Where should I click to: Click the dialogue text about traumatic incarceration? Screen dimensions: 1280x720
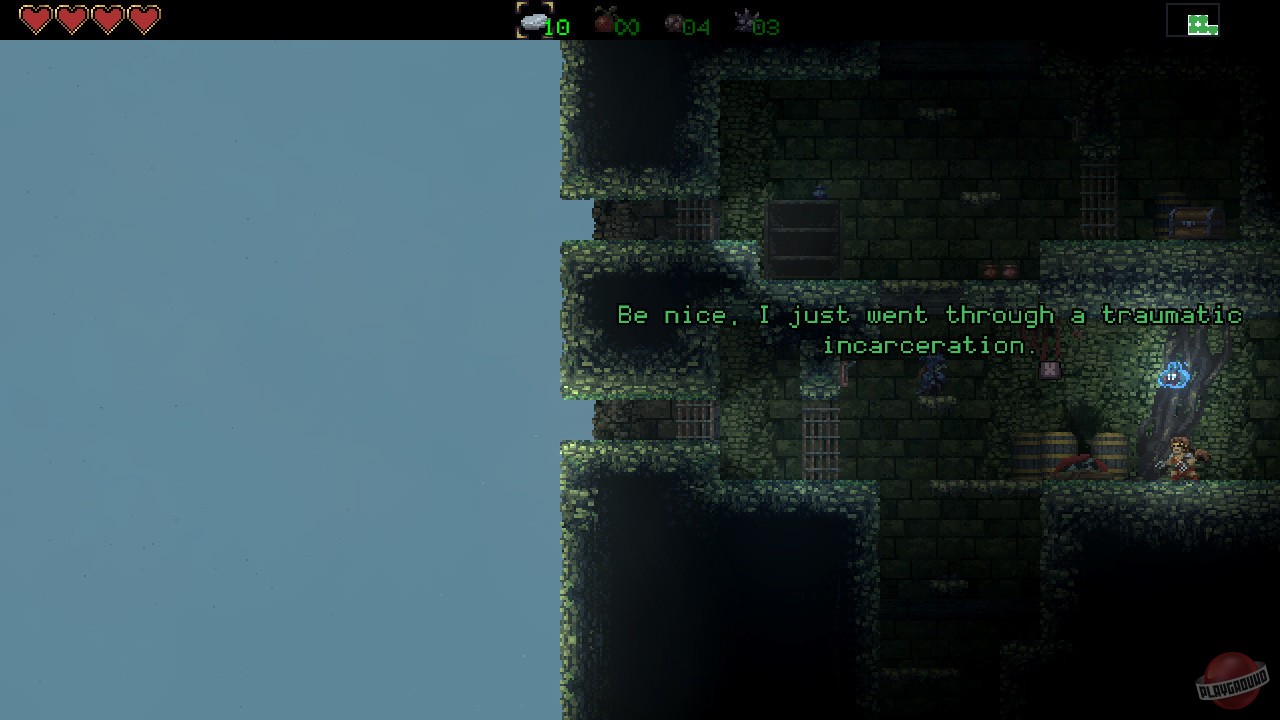coord(930,315)
